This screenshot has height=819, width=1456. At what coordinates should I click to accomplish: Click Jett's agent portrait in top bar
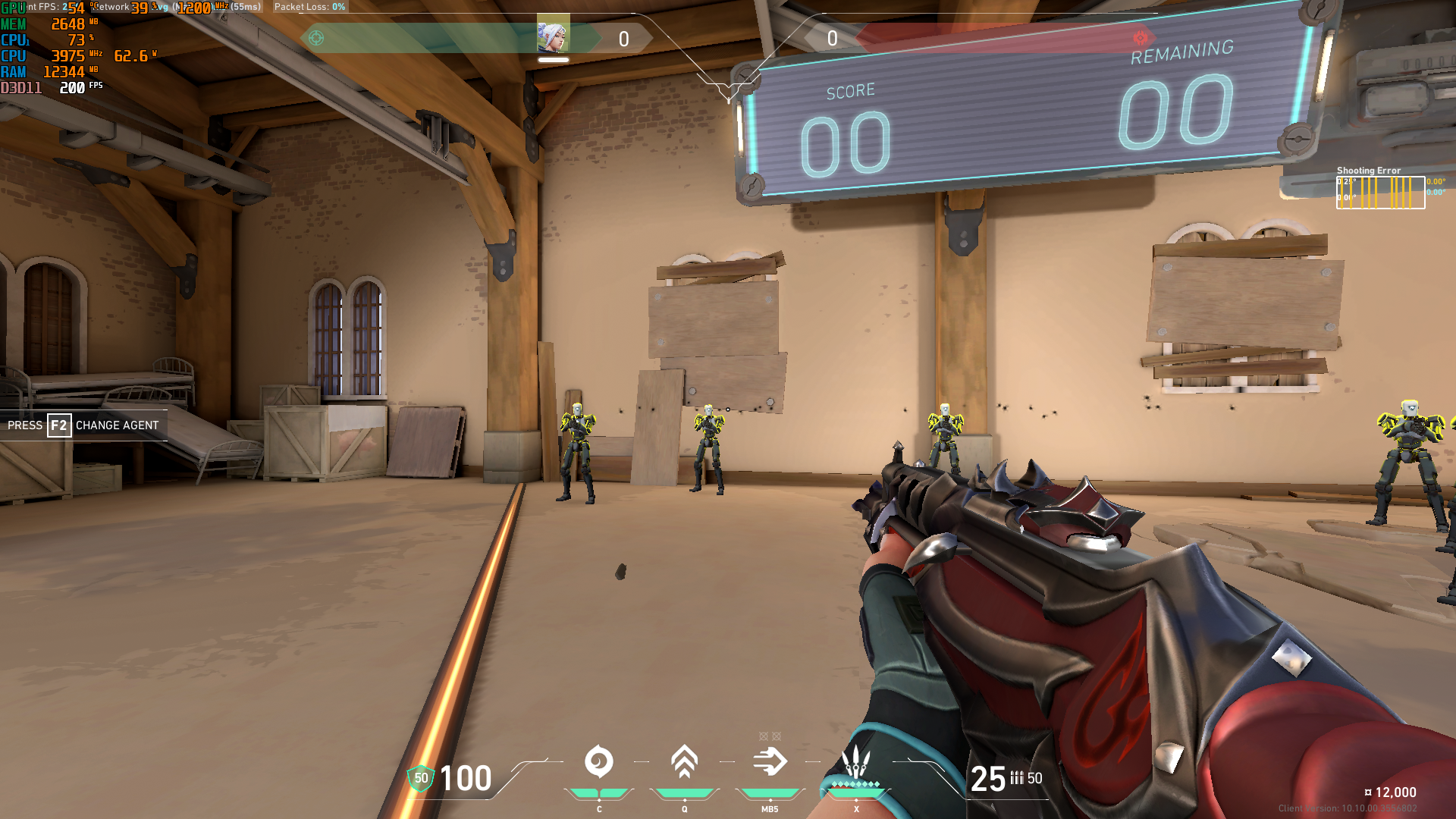pyautogui.click(x=553, y=36)
